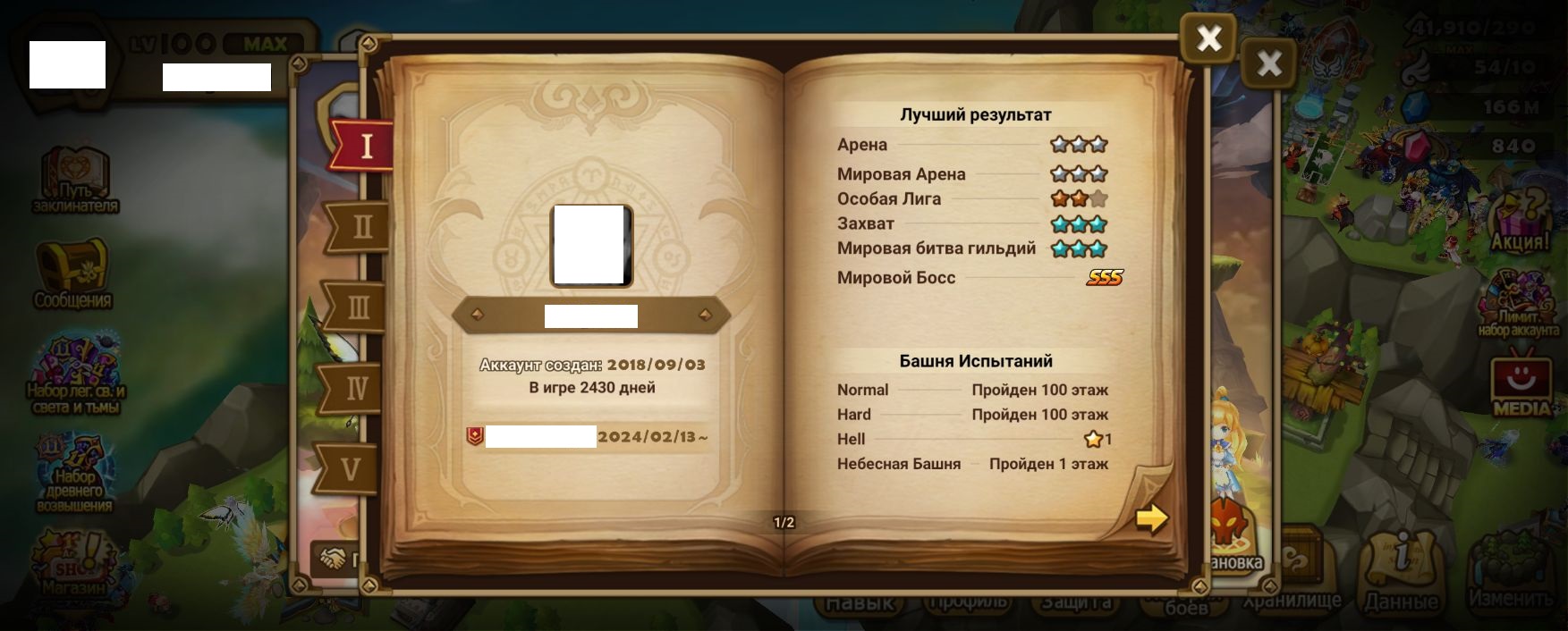
Task: Open bookmark tab III
Action: (357, 307)
